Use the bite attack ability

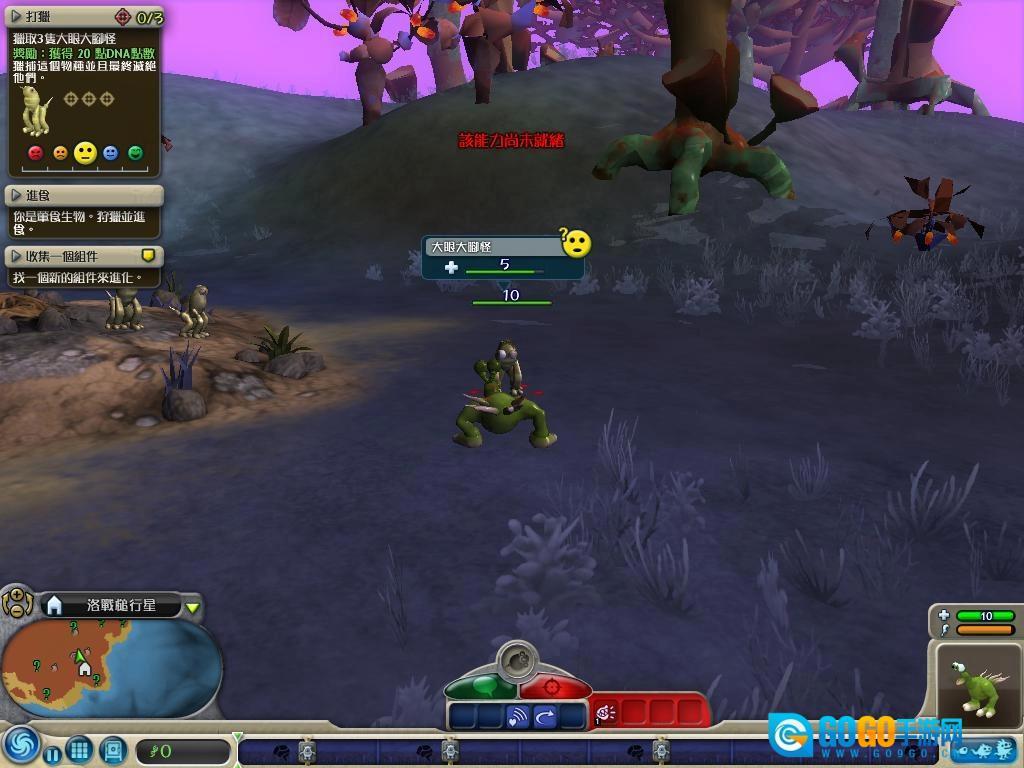point(607,713)
